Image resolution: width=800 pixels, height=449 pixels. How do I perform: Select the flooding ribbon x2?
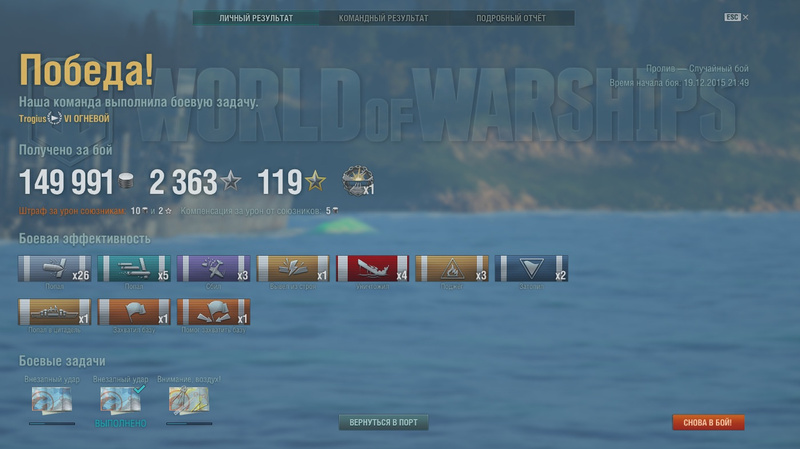coord(532,270)
